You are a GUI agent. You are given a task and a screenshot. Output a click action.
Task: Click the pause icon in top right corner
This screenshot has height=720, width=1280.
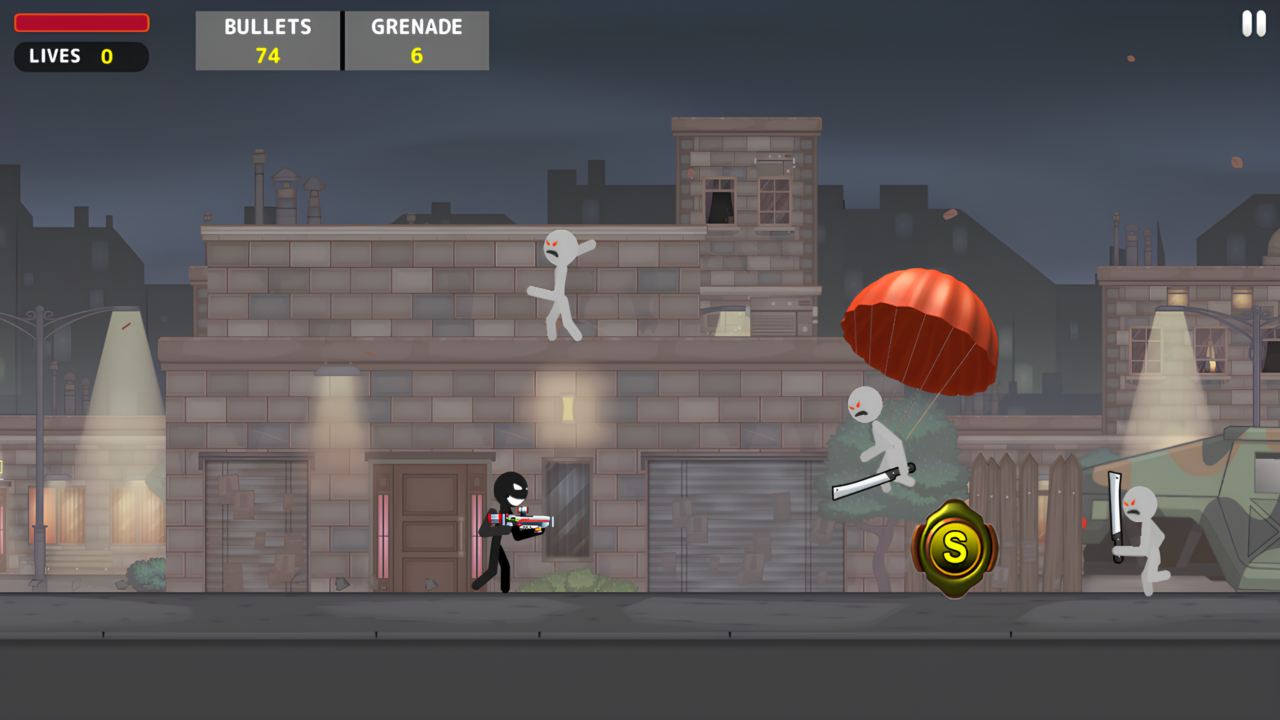tap(1252, 24)
